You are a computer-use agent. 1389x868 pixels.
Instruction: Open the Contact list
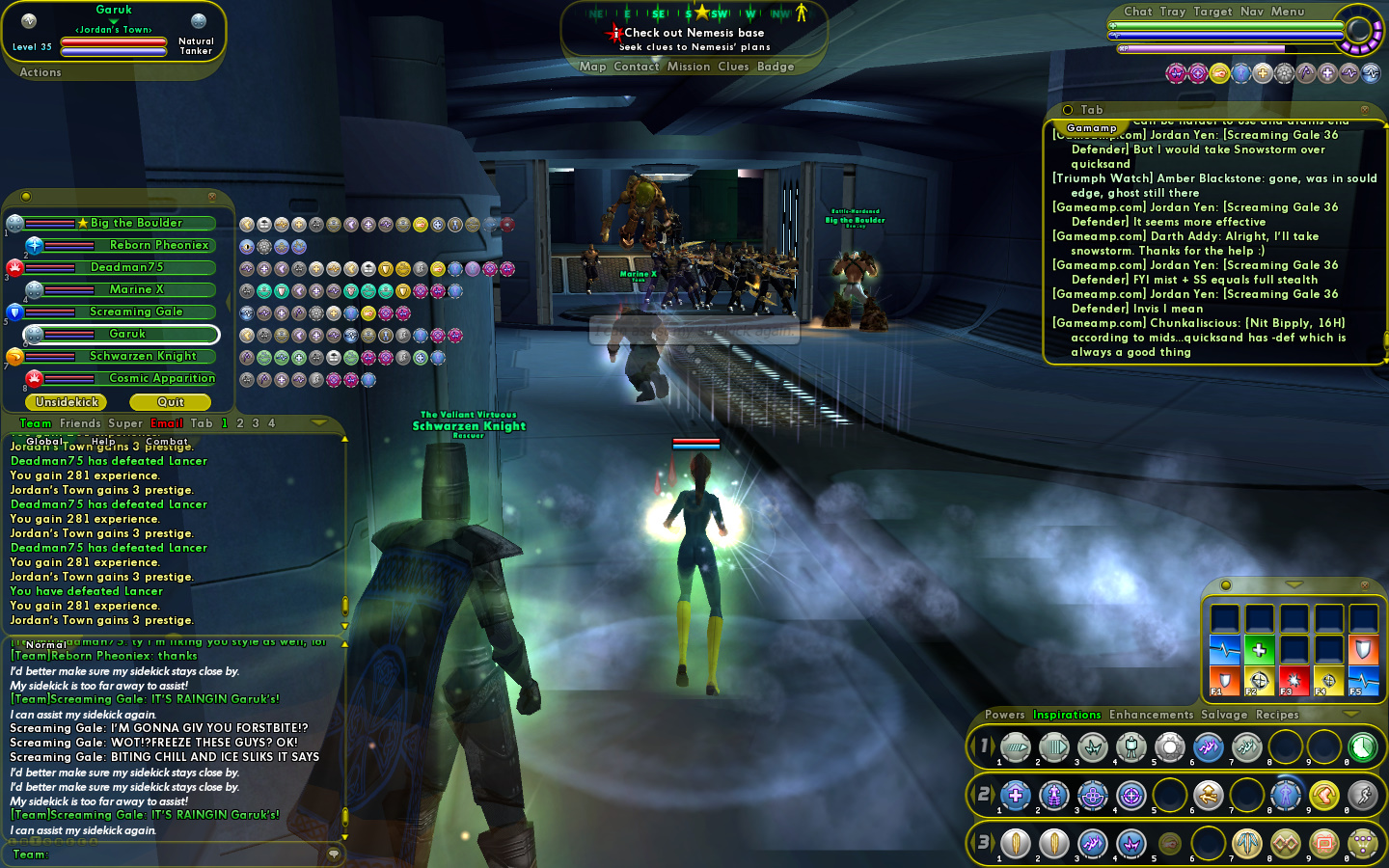click(636, 67)
